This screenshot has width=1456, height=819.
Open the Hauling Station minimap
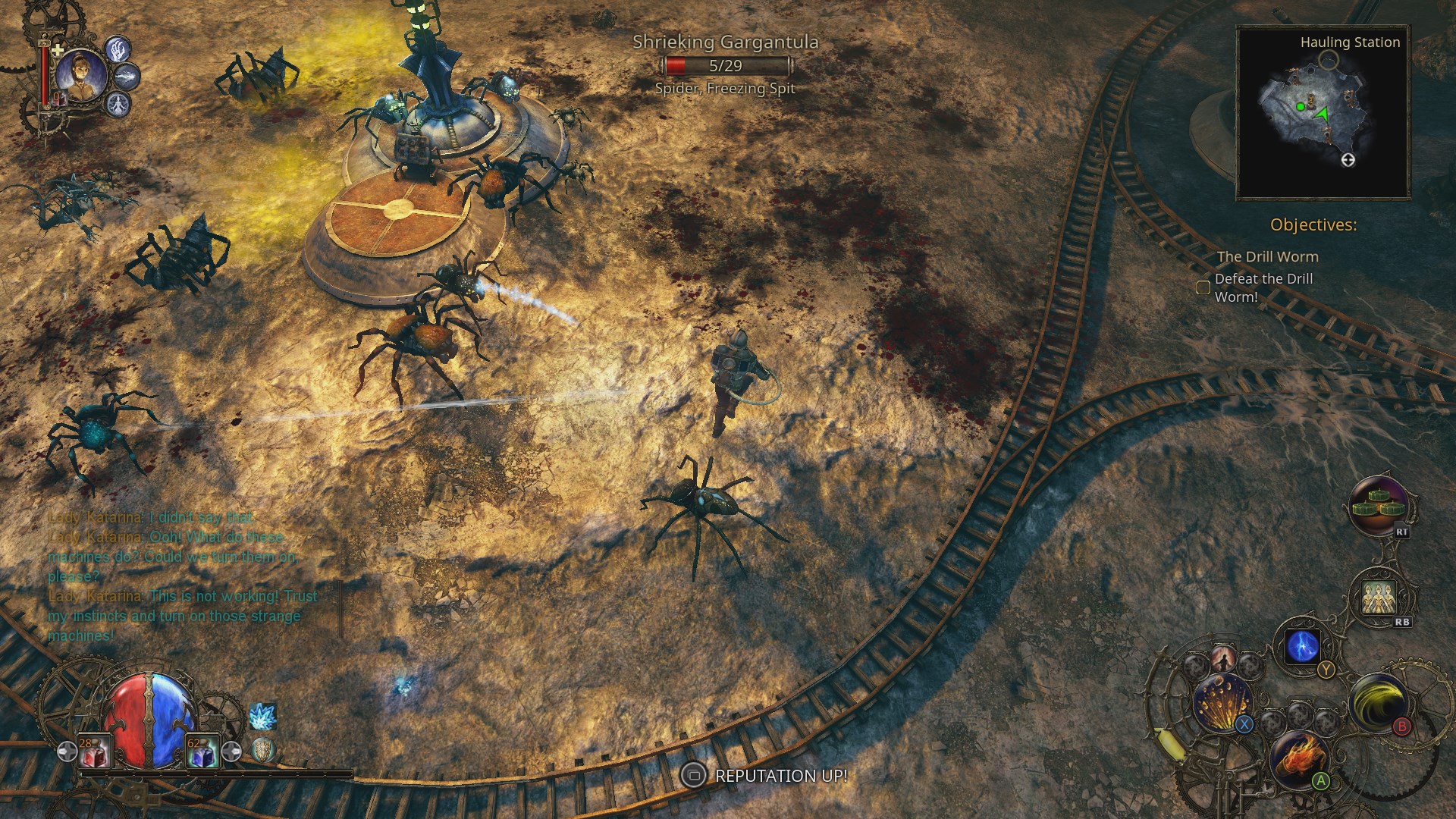[x=1323, y=114]
